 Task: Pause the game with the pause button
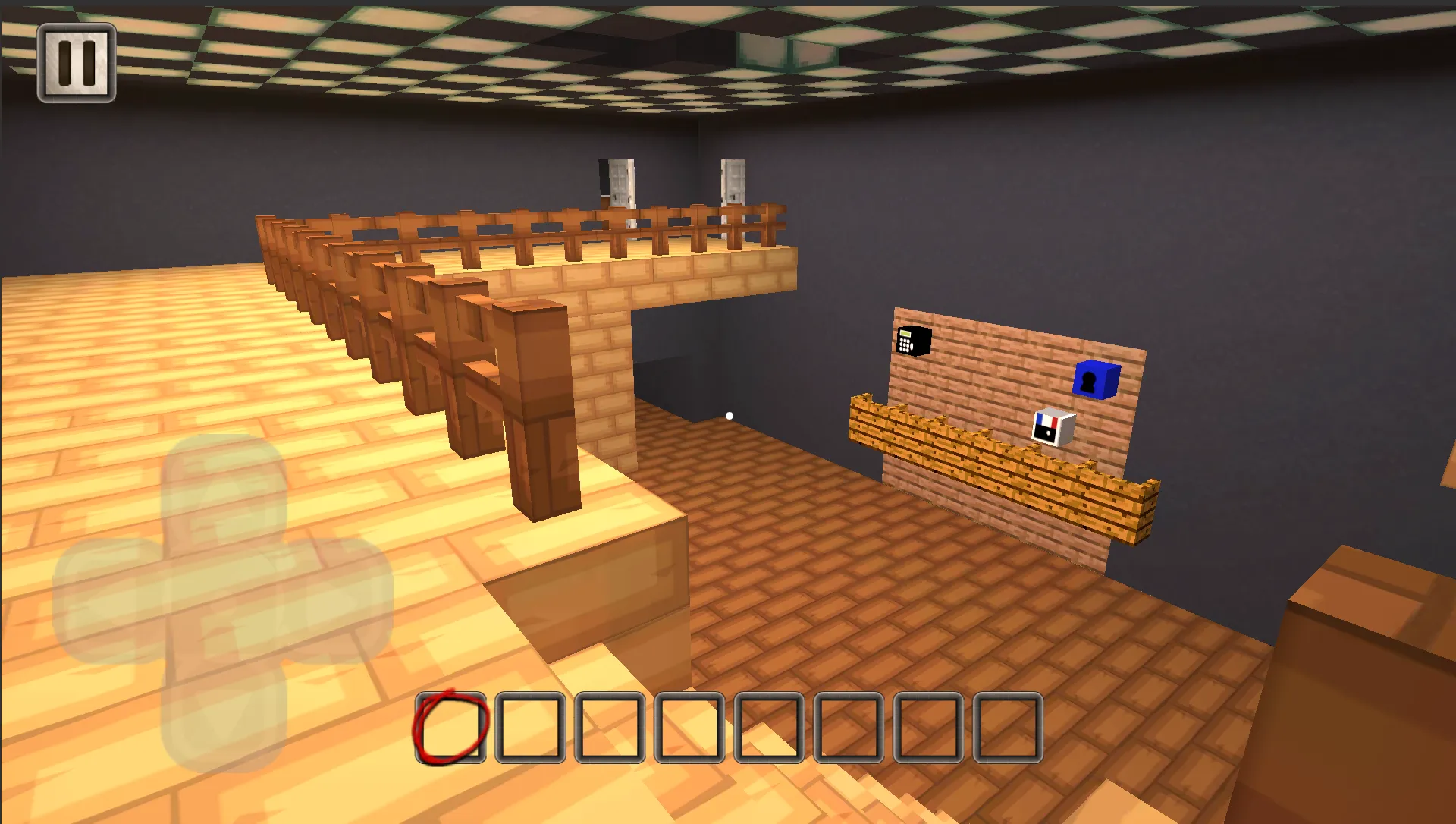(77, 63)
